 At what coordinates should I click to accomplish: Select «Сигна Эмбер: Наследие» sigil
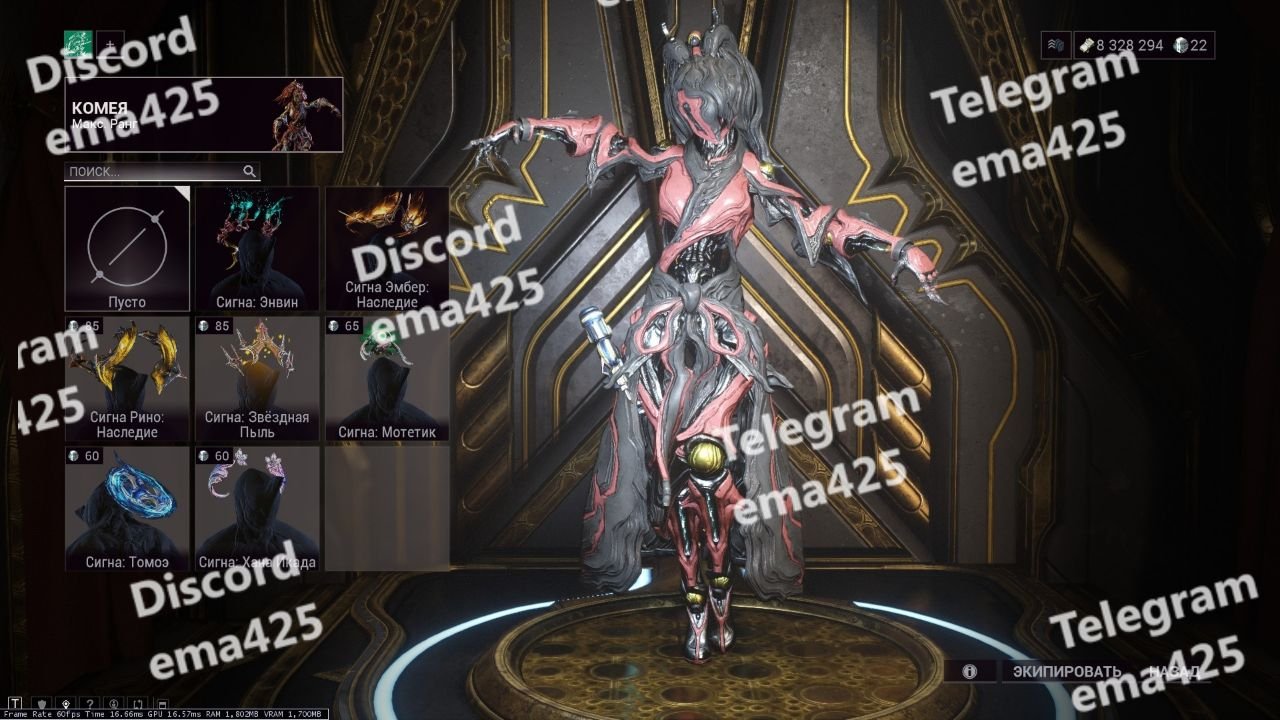[386, 248]
